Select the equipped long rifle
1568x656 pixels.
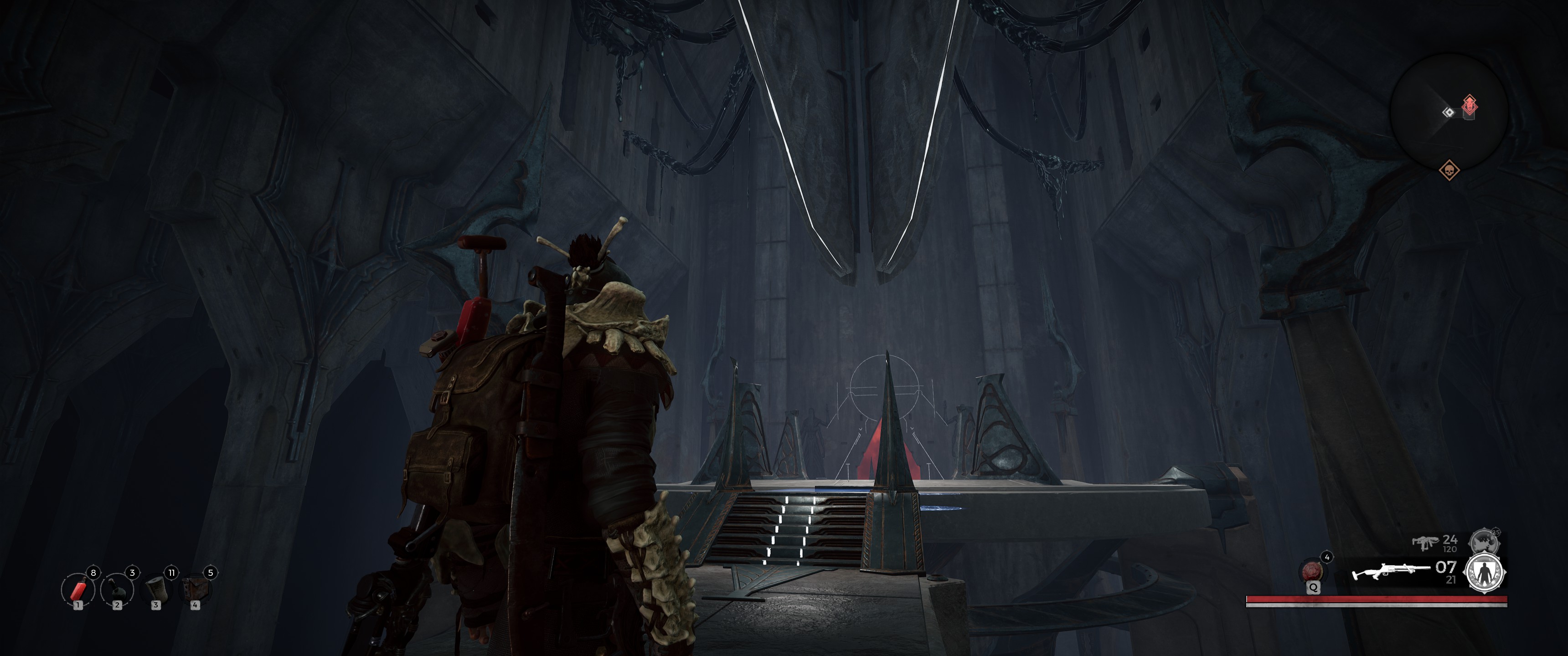coord(1390,573)
